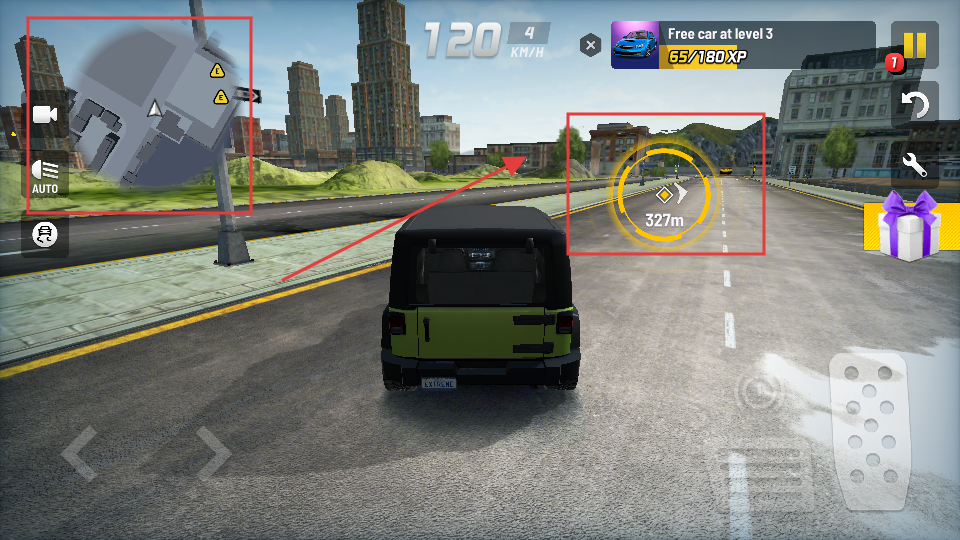Open the wrench tuning menu

point(915,163)
